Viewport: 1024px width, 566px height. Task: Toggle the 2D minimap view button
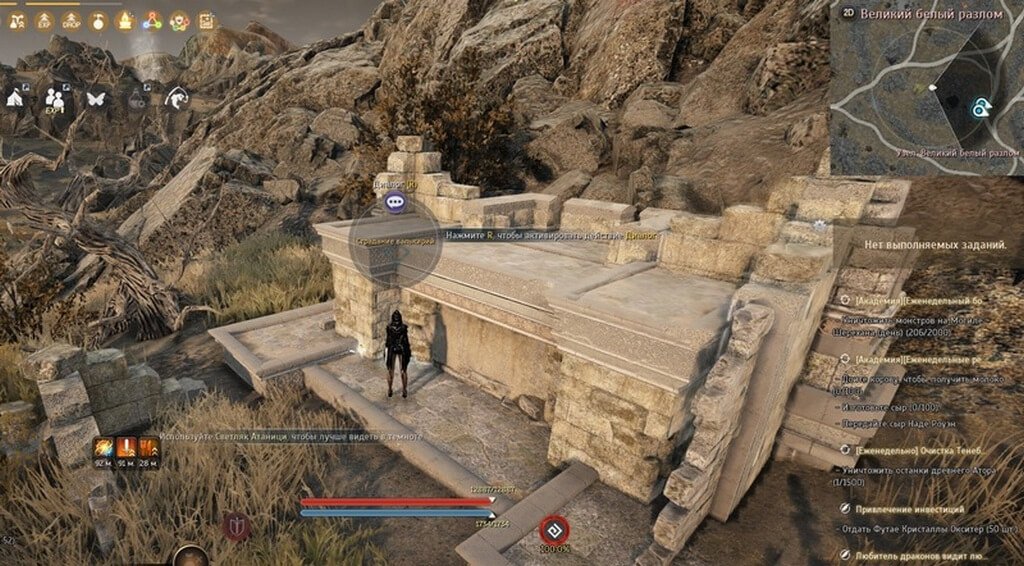(x=849, y=13)
